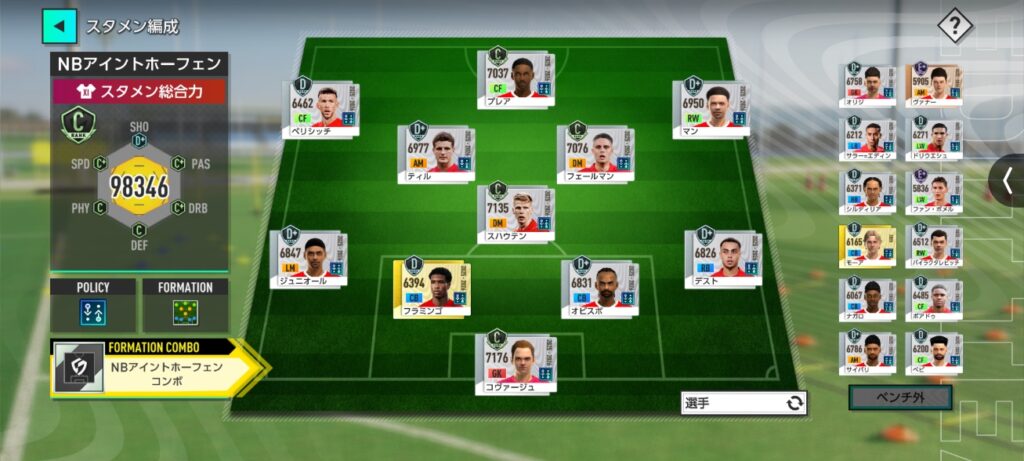
Task: Select goalkeeper コヴァージュ card
Action: tap(517, 362)
